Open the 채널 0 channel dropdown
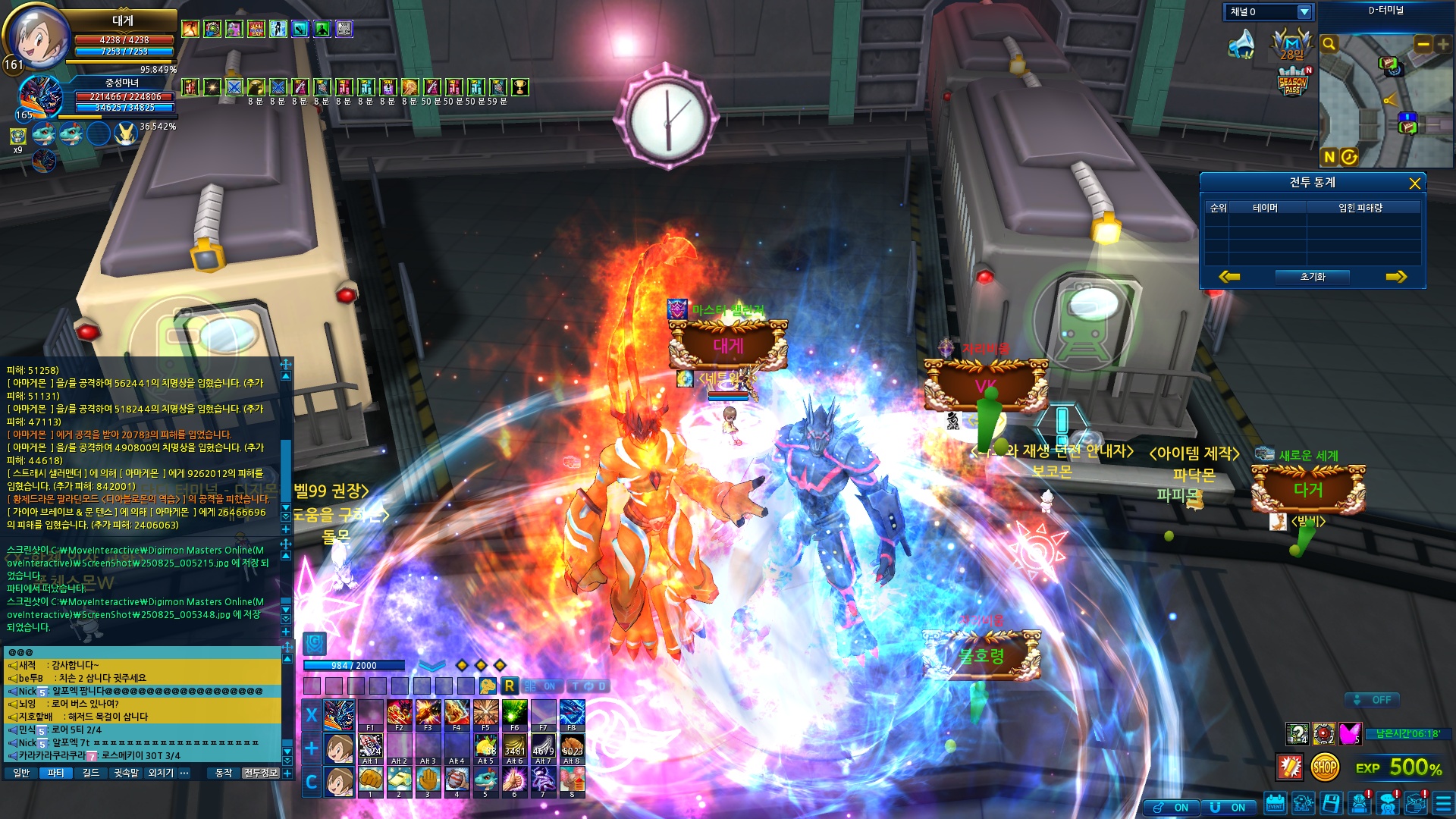The image size is (1456, 819). pos(1304,12)
